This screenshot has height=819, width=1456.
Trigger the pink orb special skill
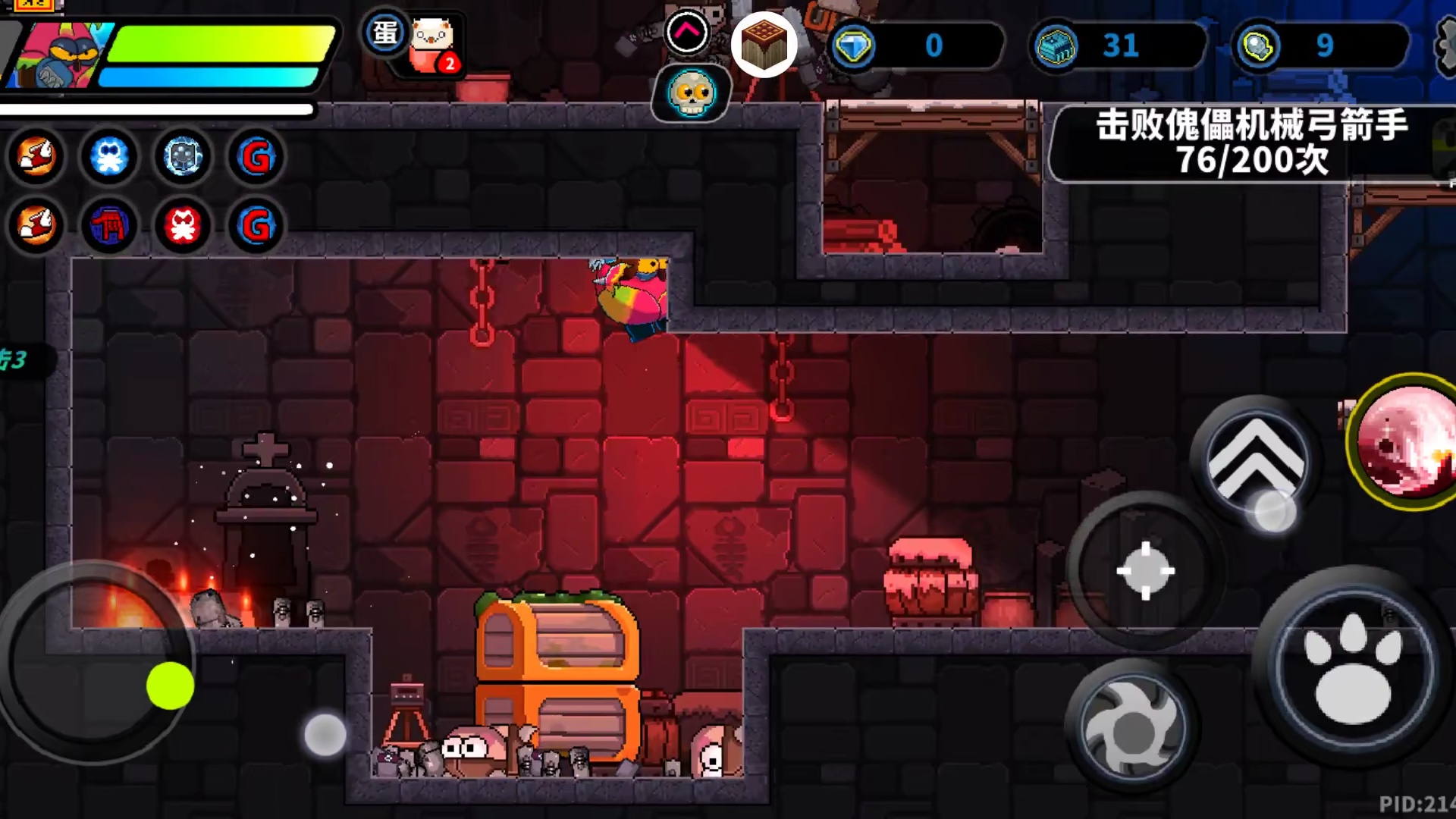pyautogui.click(x=1407, y=444)
